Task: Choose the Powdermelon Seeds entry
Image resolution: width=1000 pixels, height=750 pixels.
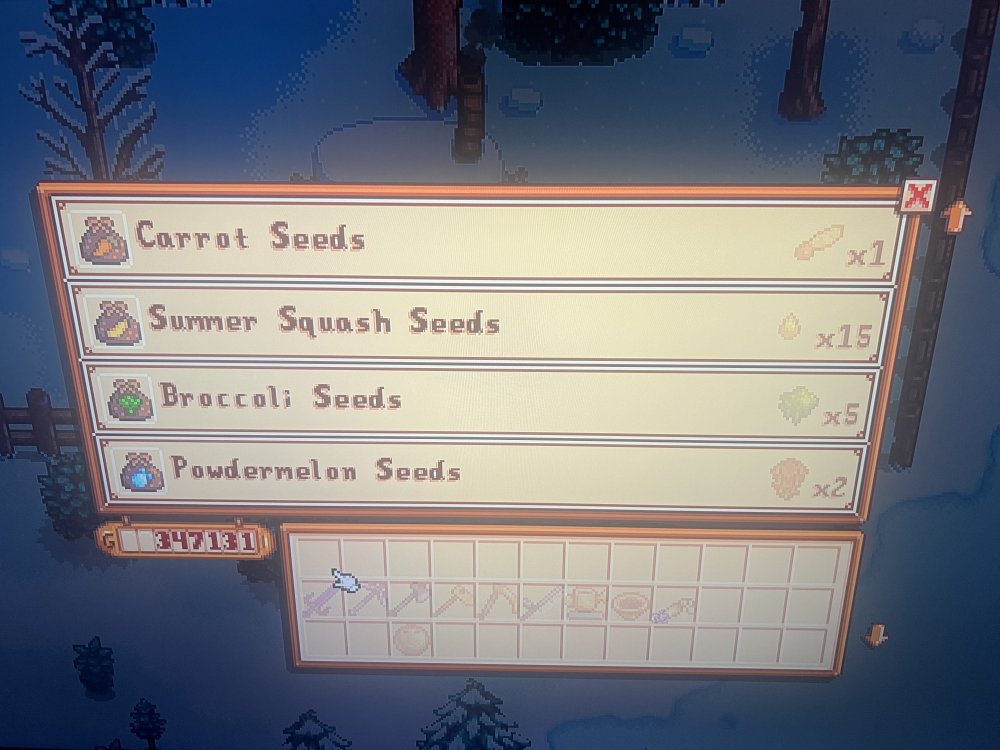Action: click(480, 472)
